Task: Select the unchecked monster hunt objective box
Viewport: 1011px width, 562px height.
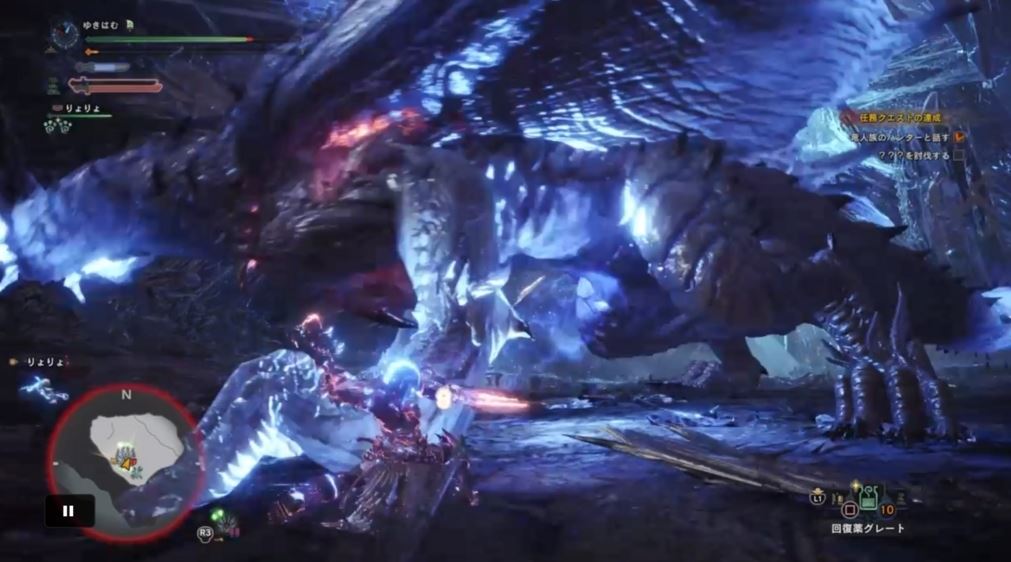Action: 959,156
